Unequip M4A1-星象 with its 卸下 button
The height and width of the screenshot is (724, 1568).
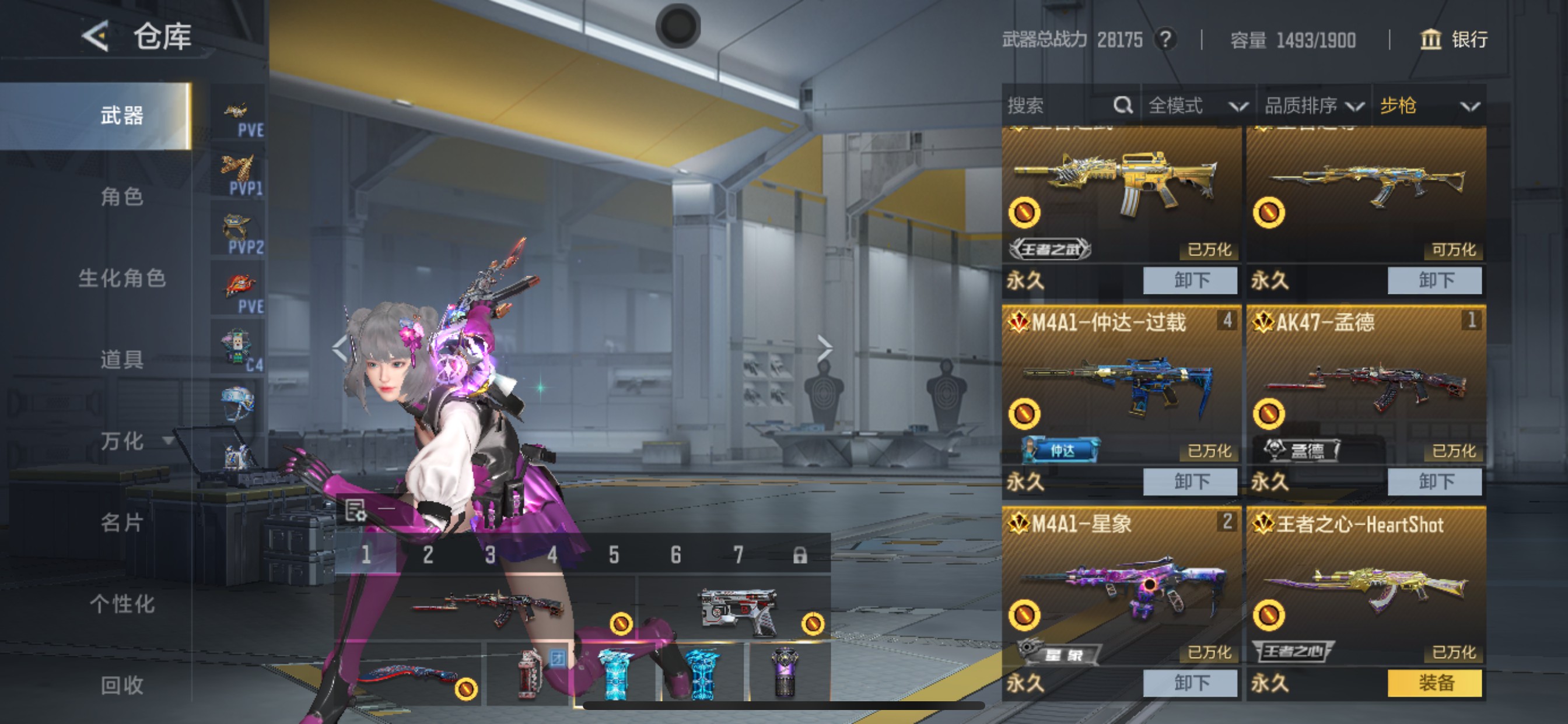tap(1190, 683)
